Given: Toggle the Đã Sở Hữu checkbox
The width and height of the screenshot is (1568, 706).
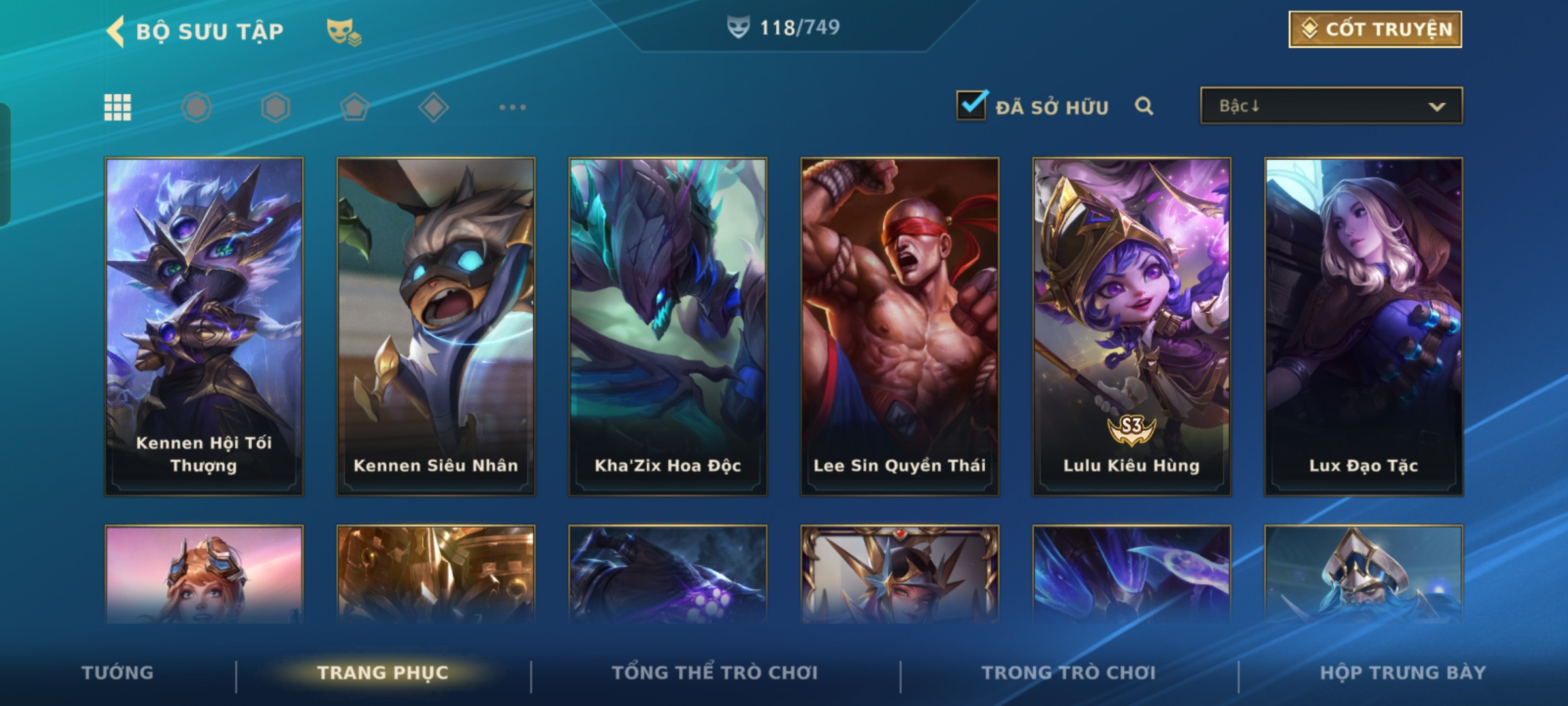Looking at the screenshot, I should click(972, 106).
